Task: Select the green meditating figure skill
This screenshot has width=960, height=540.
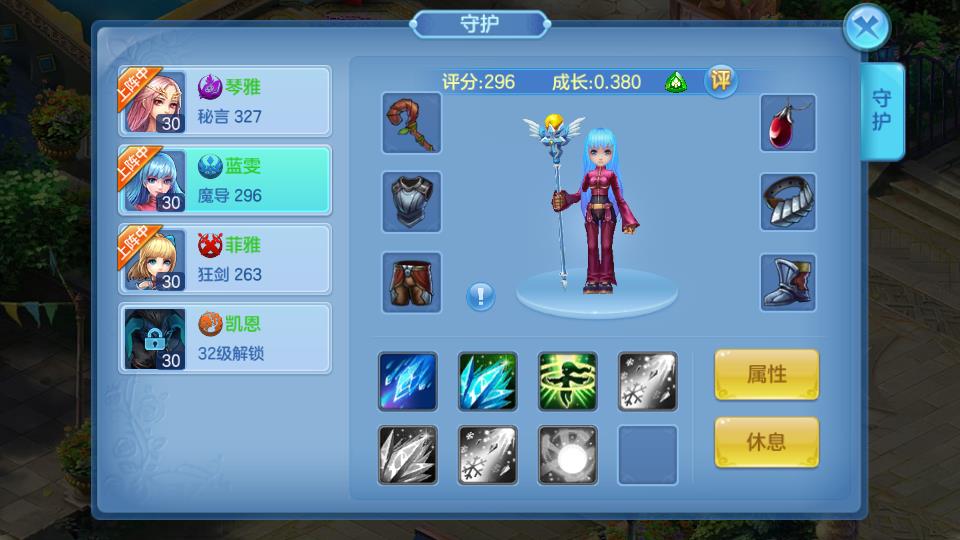Action: pos(567,381)
